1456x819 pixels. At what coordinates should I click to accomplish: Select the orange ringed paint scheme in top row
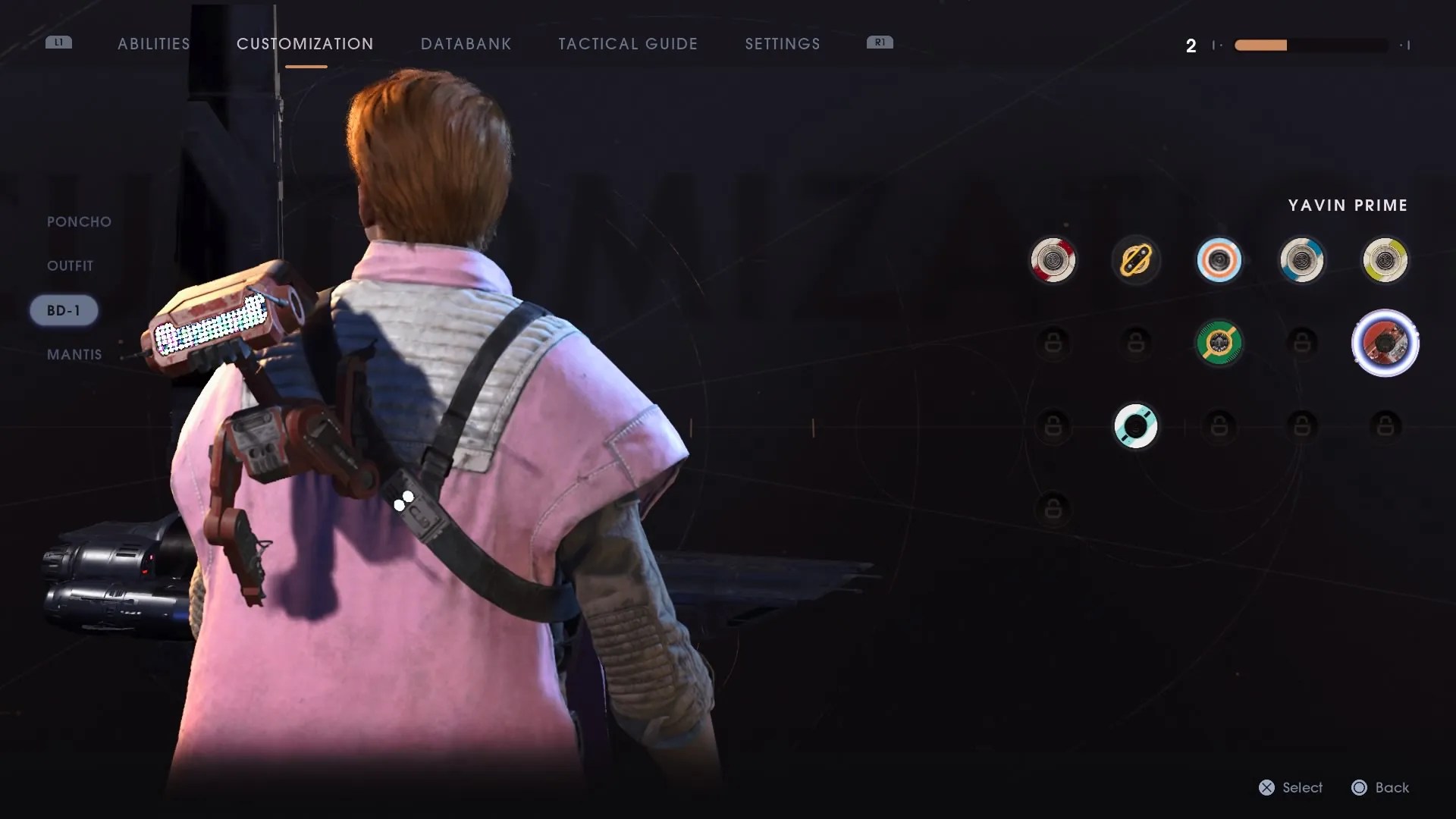click(x=1219, y=259)
